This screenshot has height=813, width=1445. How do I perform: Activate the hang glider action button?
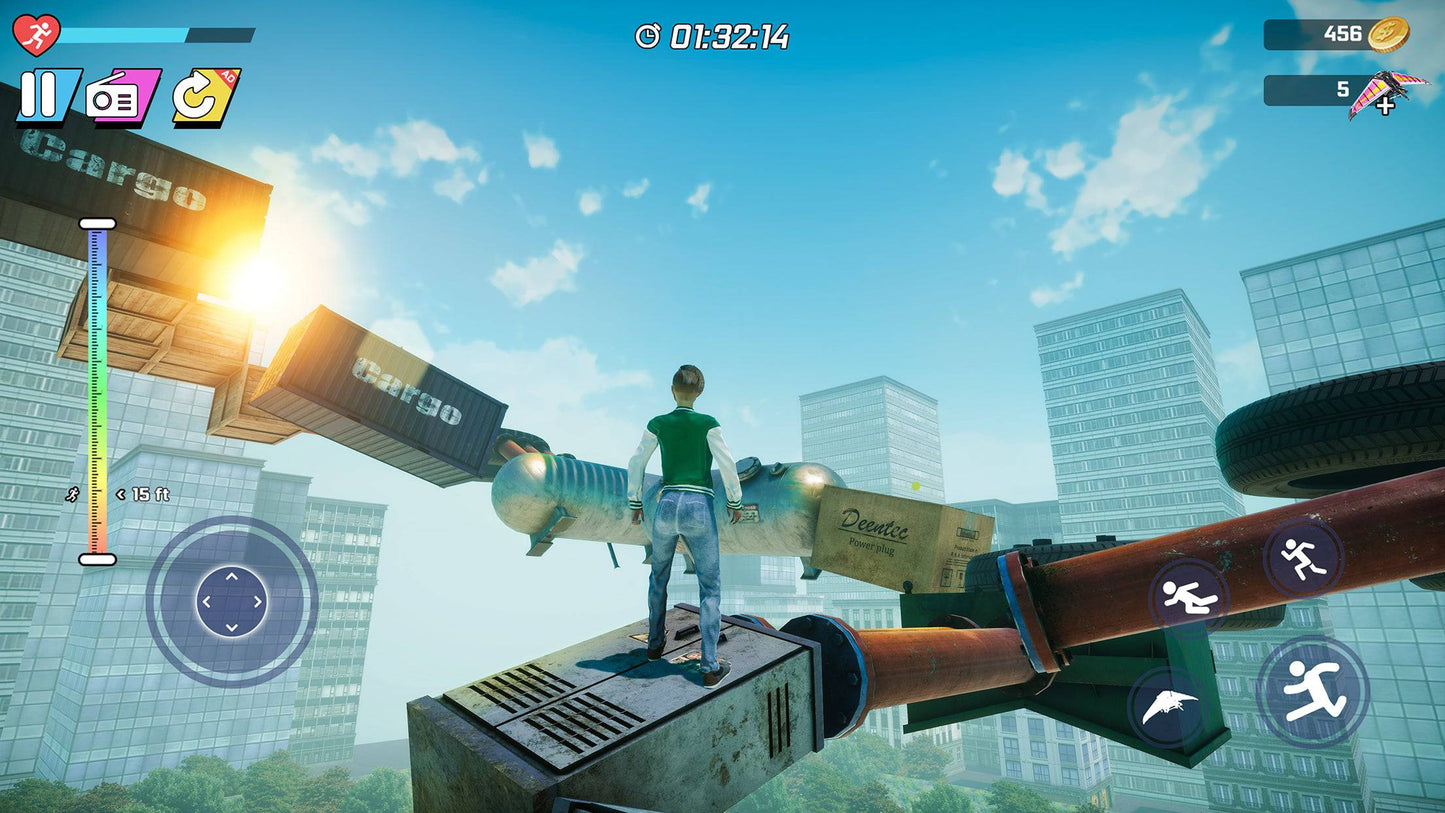[1167, 708]
